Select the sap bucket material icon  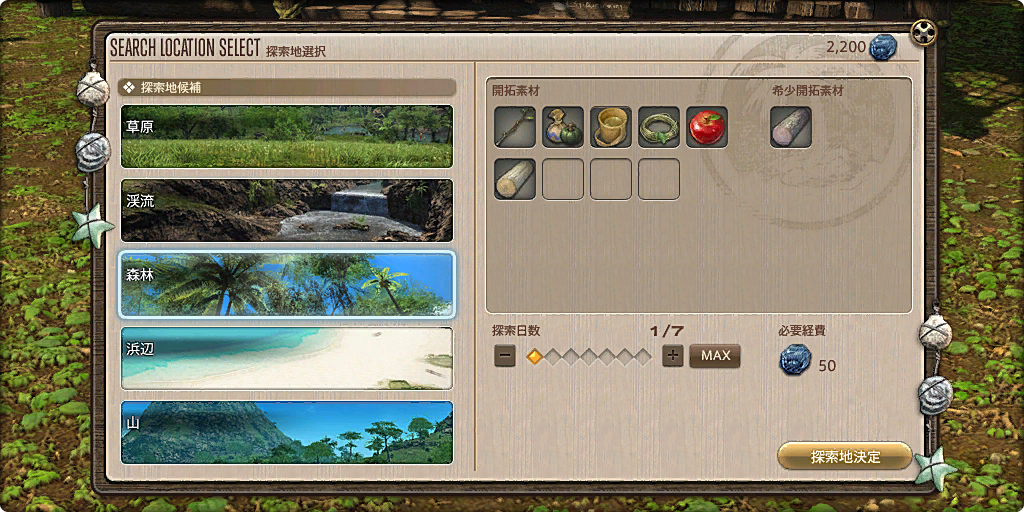[611, 127]
